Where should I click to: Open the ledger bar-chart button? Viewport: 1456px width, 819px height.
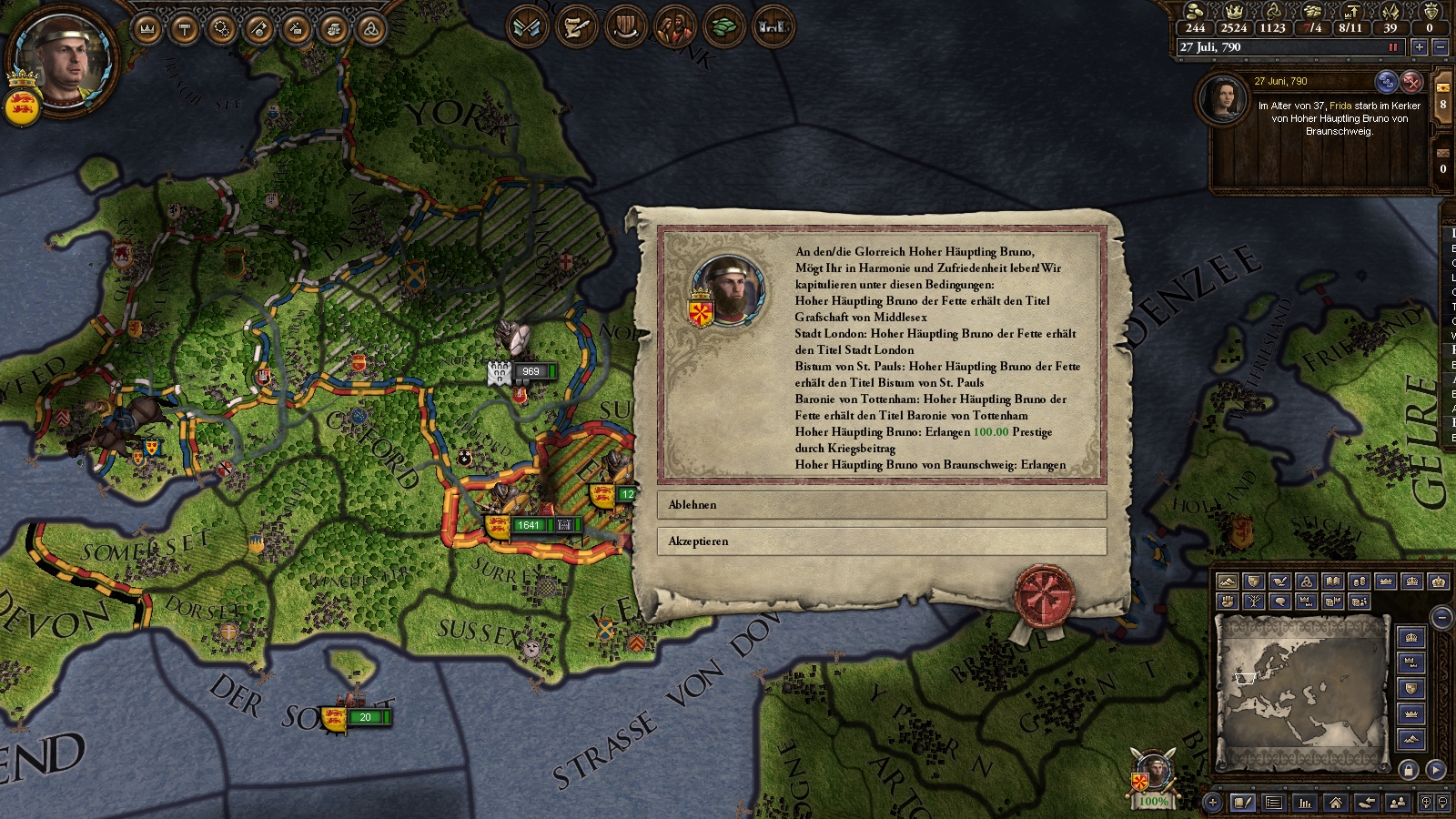click(1304, 803)
